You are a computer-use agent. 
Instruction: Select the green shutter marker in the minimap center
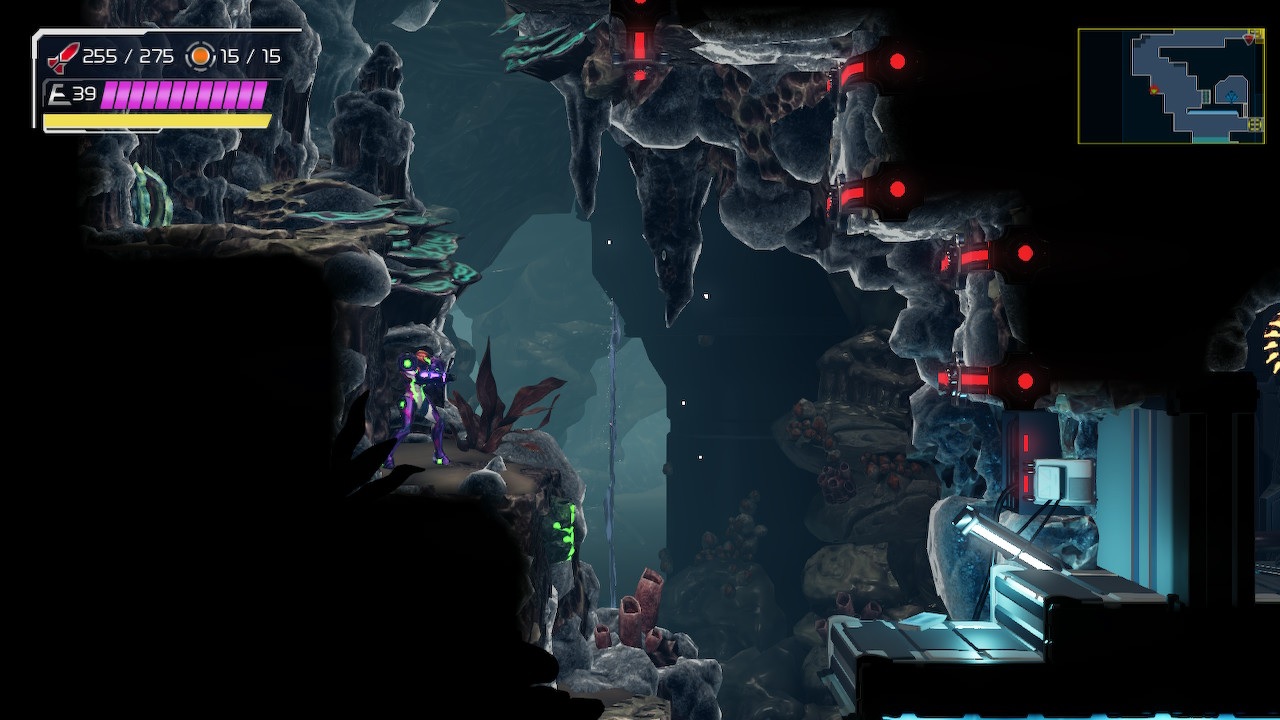click(x=1206, y=97)
